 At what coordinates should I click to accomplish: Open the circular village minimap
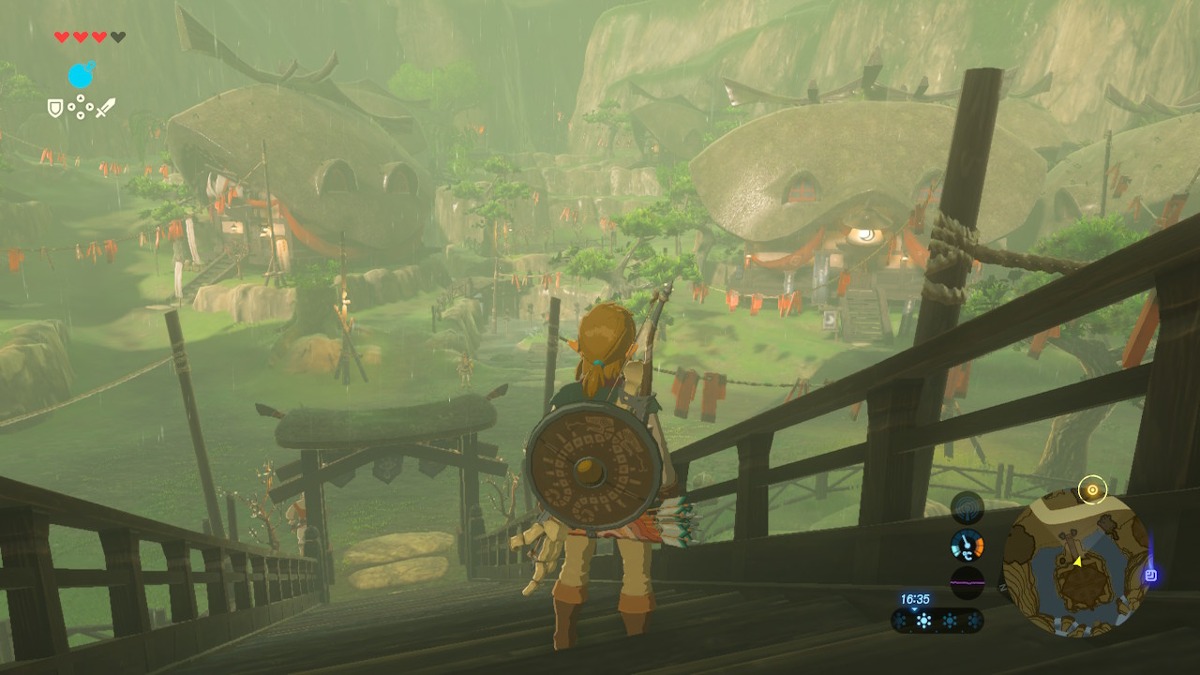1075,562
